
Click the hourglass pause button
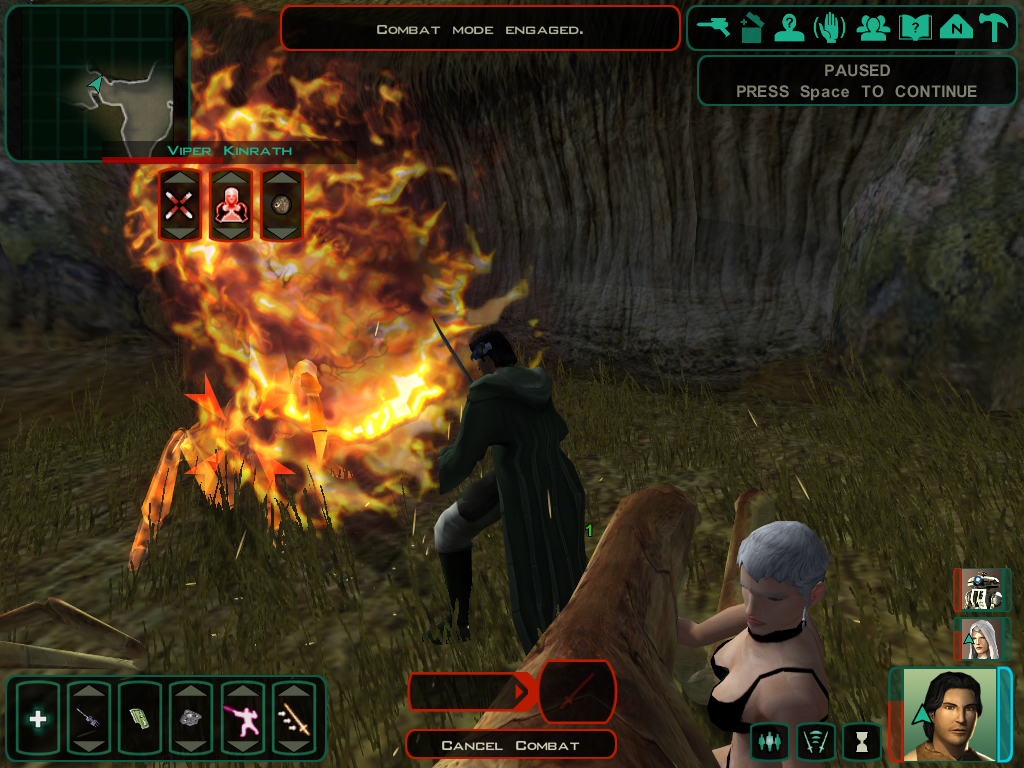(862, 741)
